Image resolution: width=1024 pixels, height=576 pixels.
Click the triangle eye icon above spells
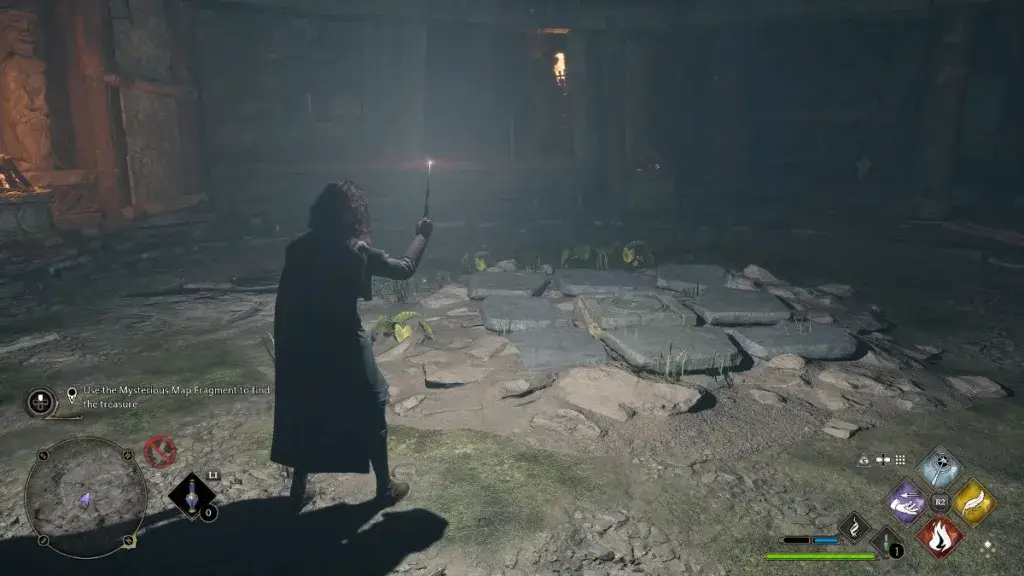(864, 460)
